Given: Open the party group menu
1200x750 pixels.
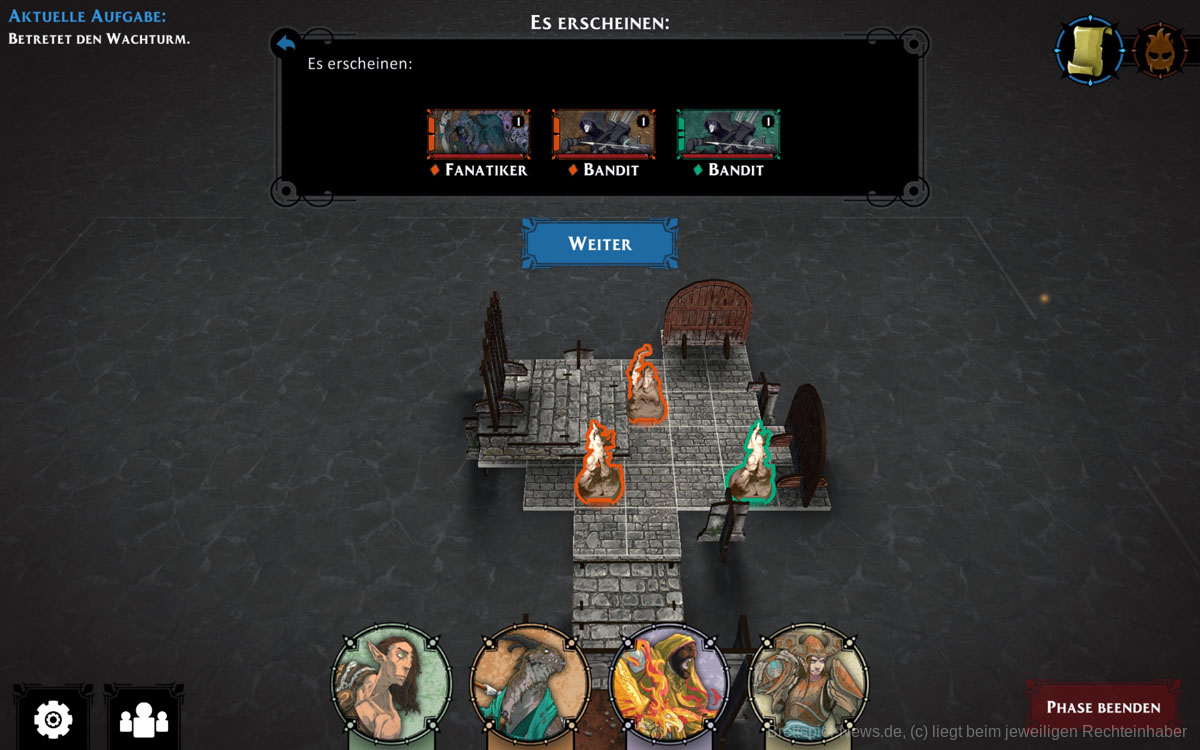Looking at the screenshot, I should pyautogui.click(x=144, y=718).
